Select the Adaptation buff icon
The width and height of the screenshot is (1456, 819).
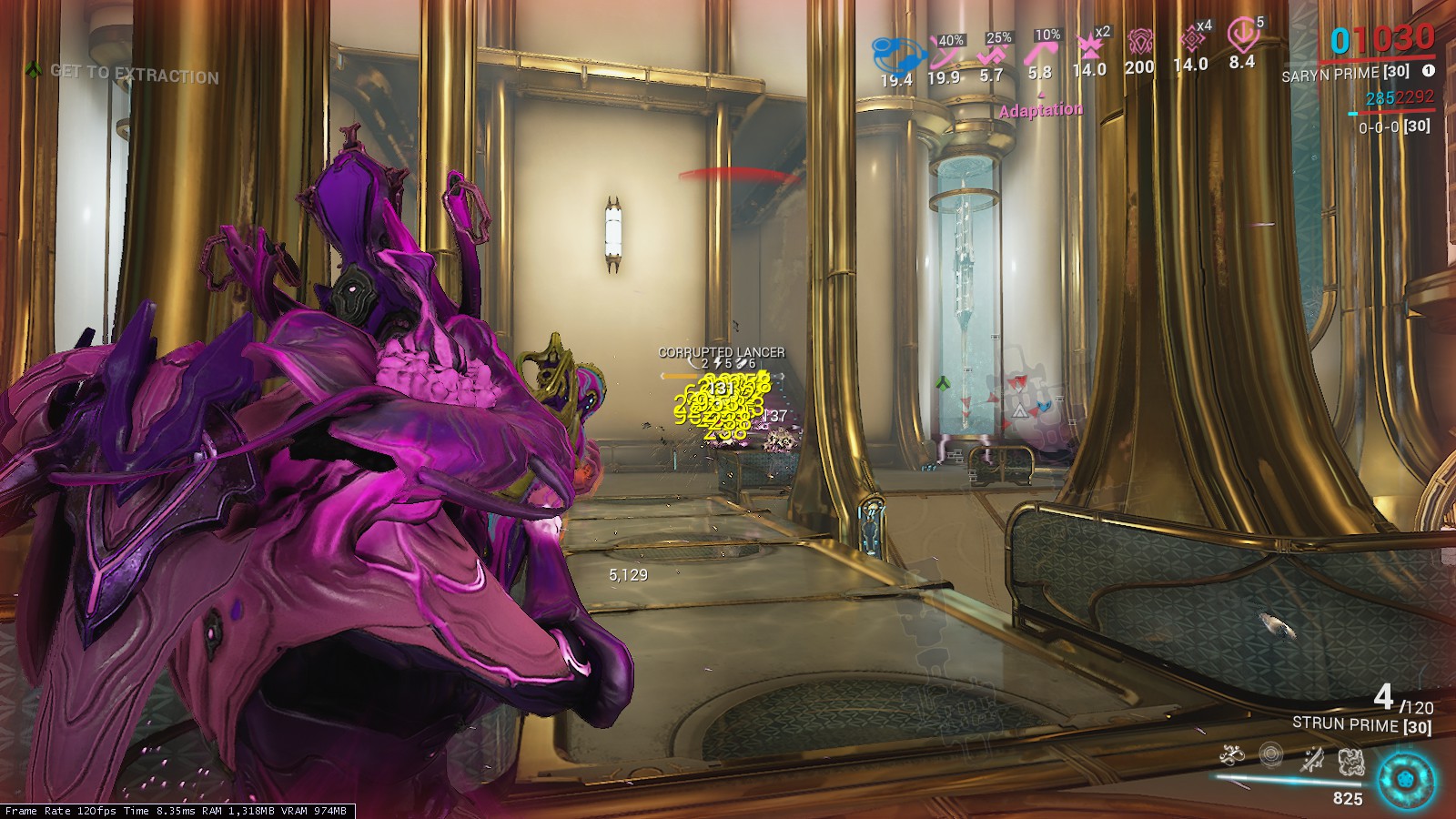tap(1040, 110)
